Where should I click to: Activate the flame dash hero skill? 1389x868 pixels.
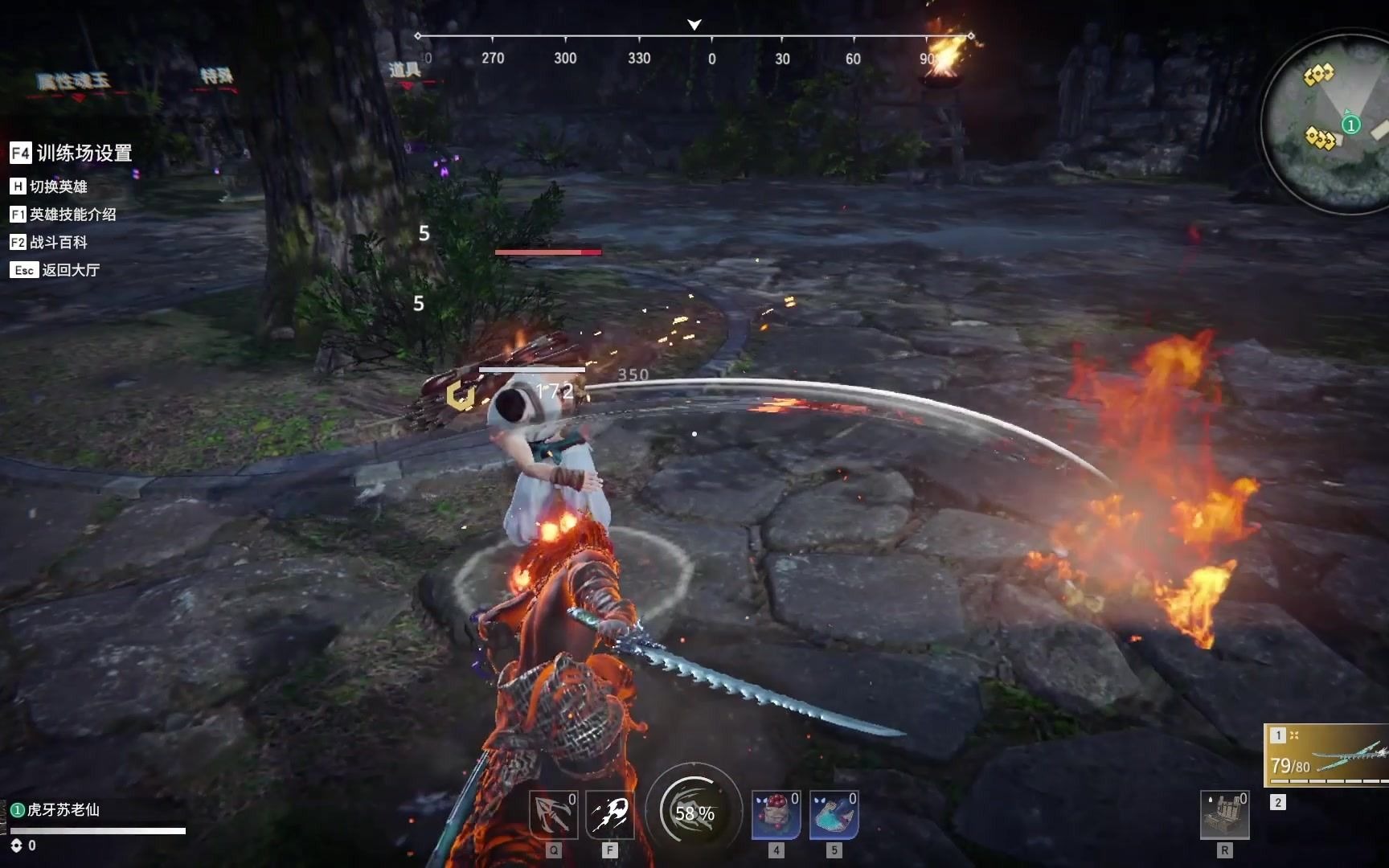[610, 815]
